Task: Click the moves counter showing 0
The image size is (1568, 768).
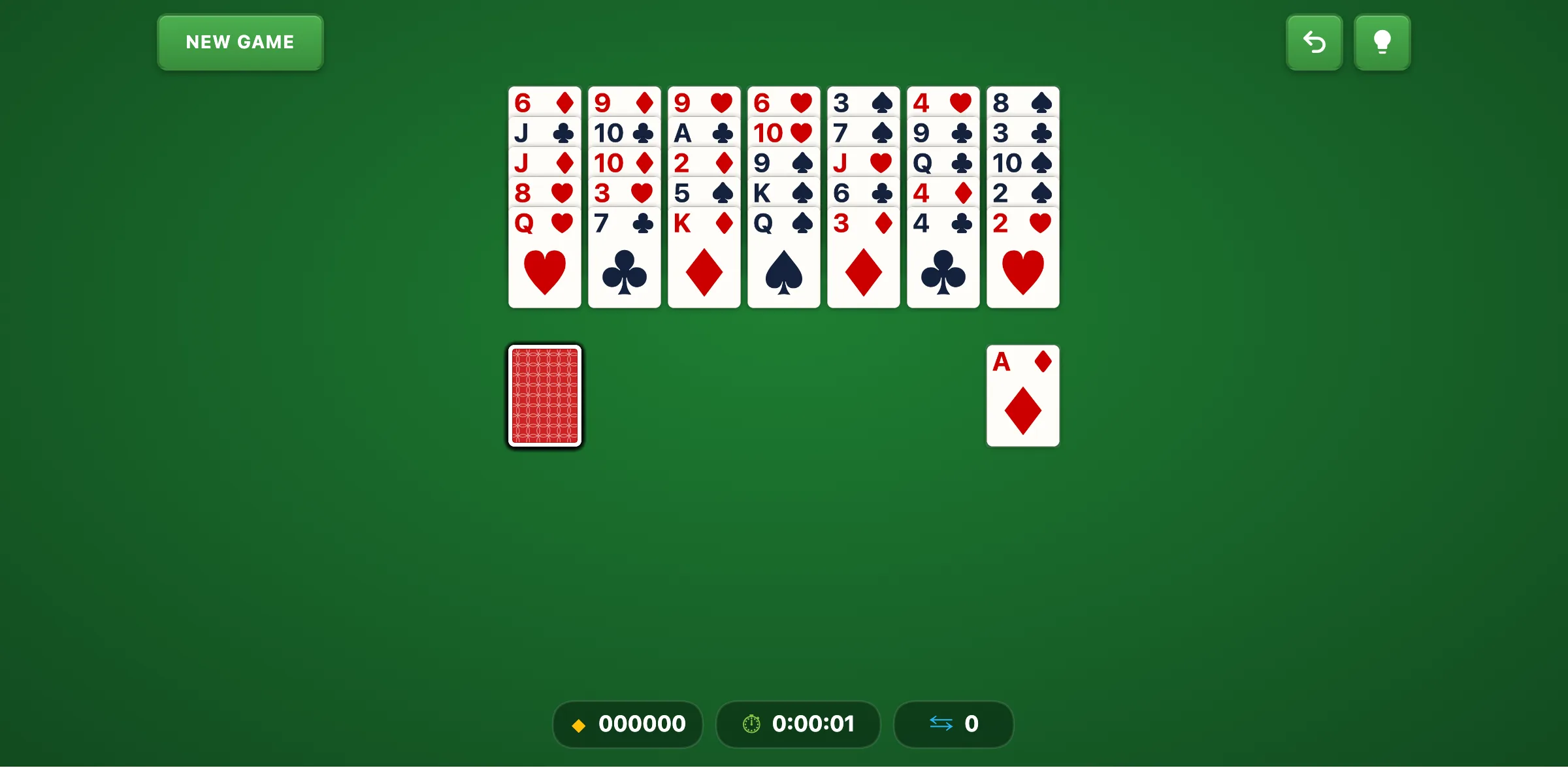Action: click(x=972, y=724)
